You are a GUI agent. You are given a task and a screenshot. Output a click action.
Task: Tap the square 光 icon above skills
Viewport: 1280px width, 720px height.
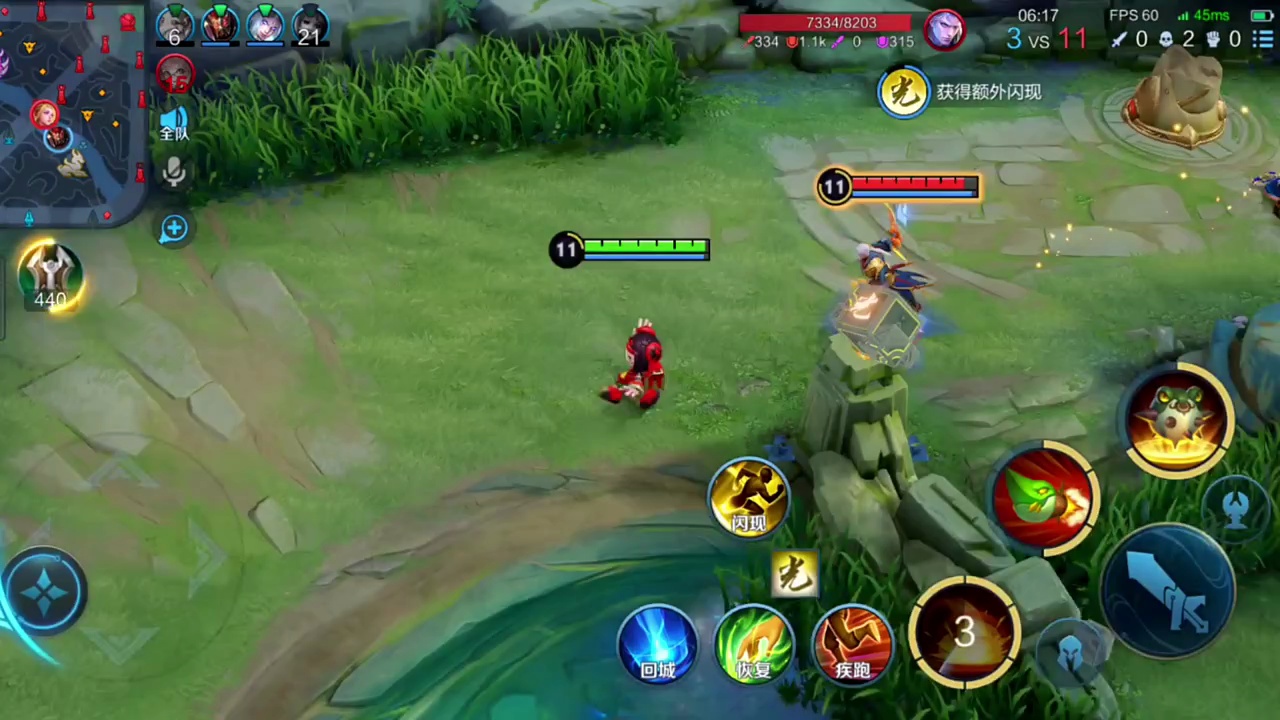coord(795,574)
